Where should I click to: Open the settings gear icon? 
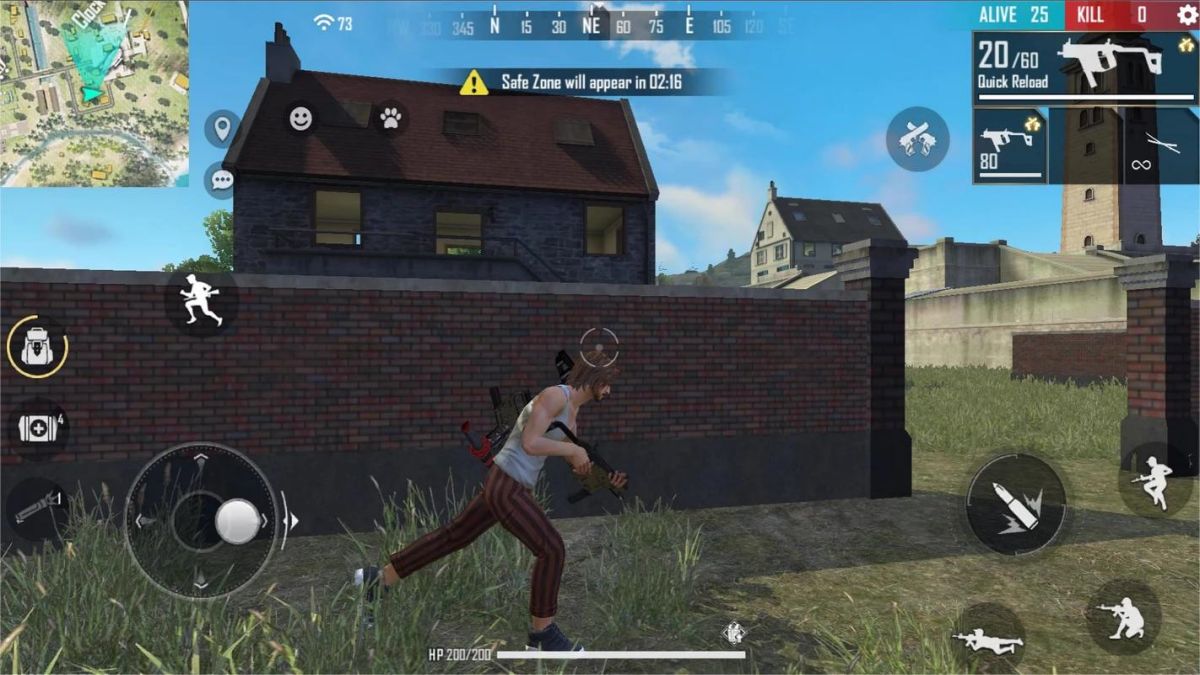point(1187,14)
